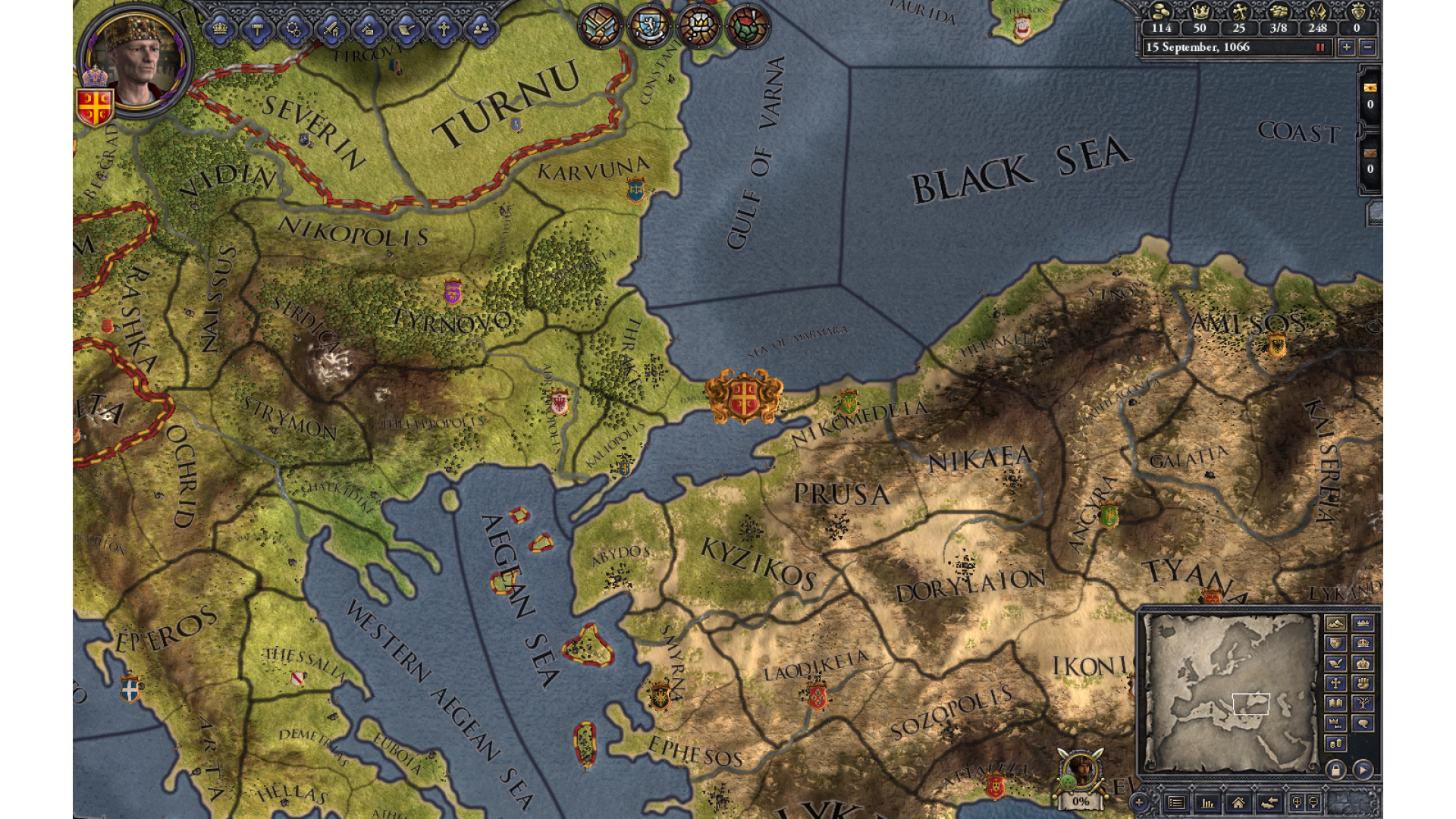Select the crossed swords stained-glass icon
This screenshot has width=1456, height=819.
pyautogui.click(x=601, y=27)
